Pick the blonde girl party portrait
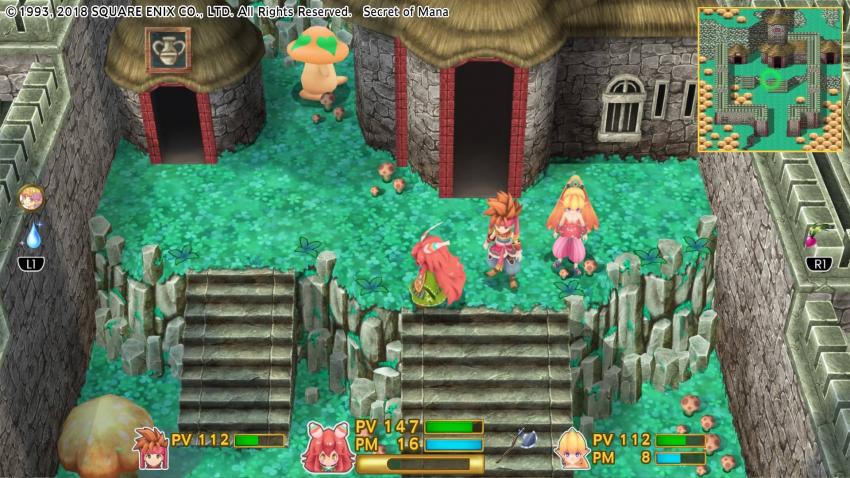 coord(573,447)
